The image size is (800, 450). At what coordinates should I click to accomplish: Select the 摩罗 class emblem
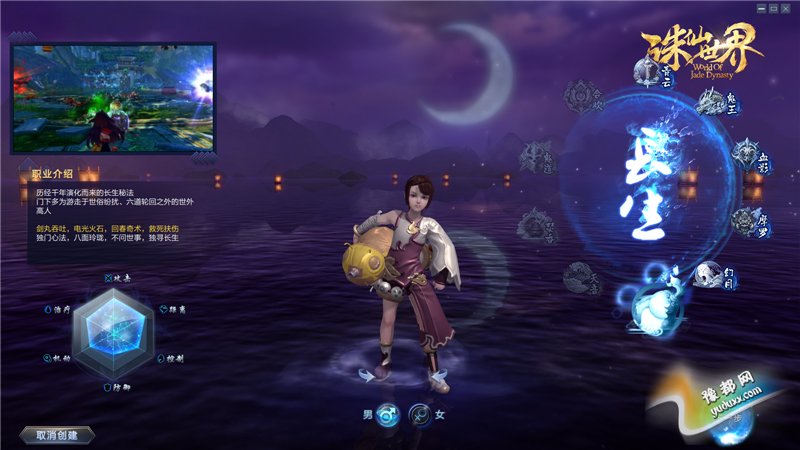(744, 221)
